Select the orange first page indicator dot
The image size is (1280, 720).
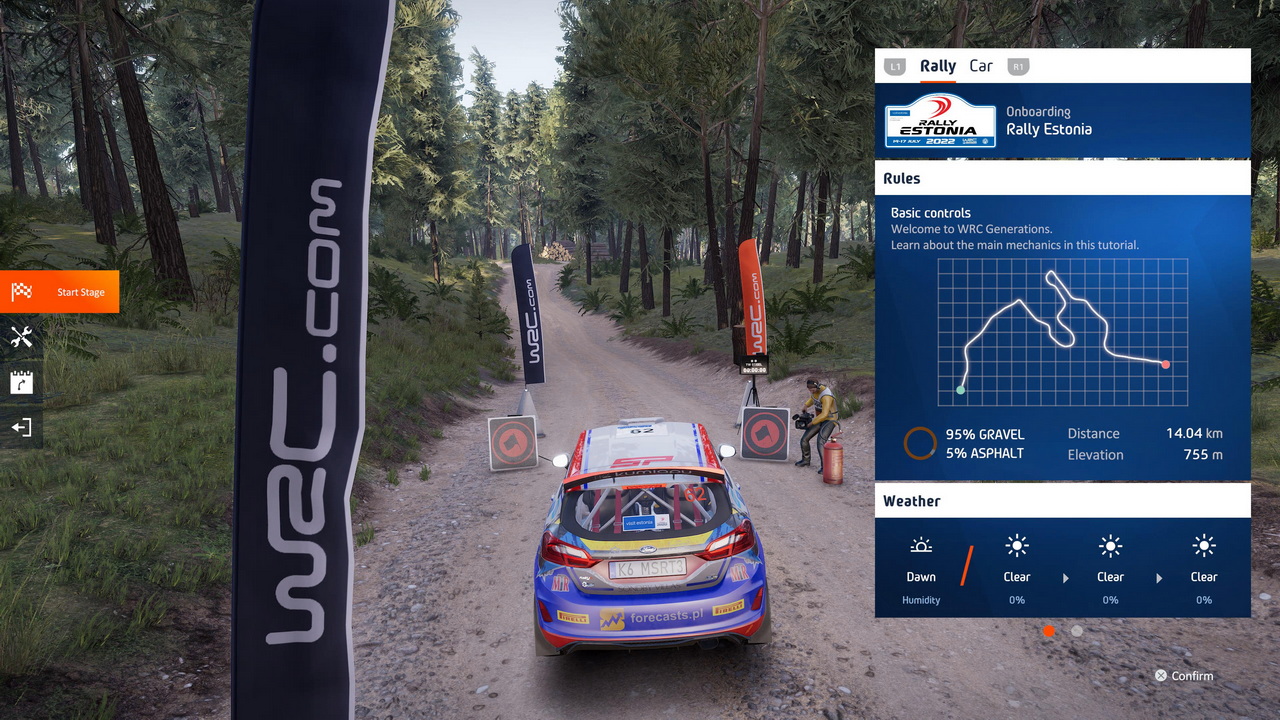coord(1049,631)
